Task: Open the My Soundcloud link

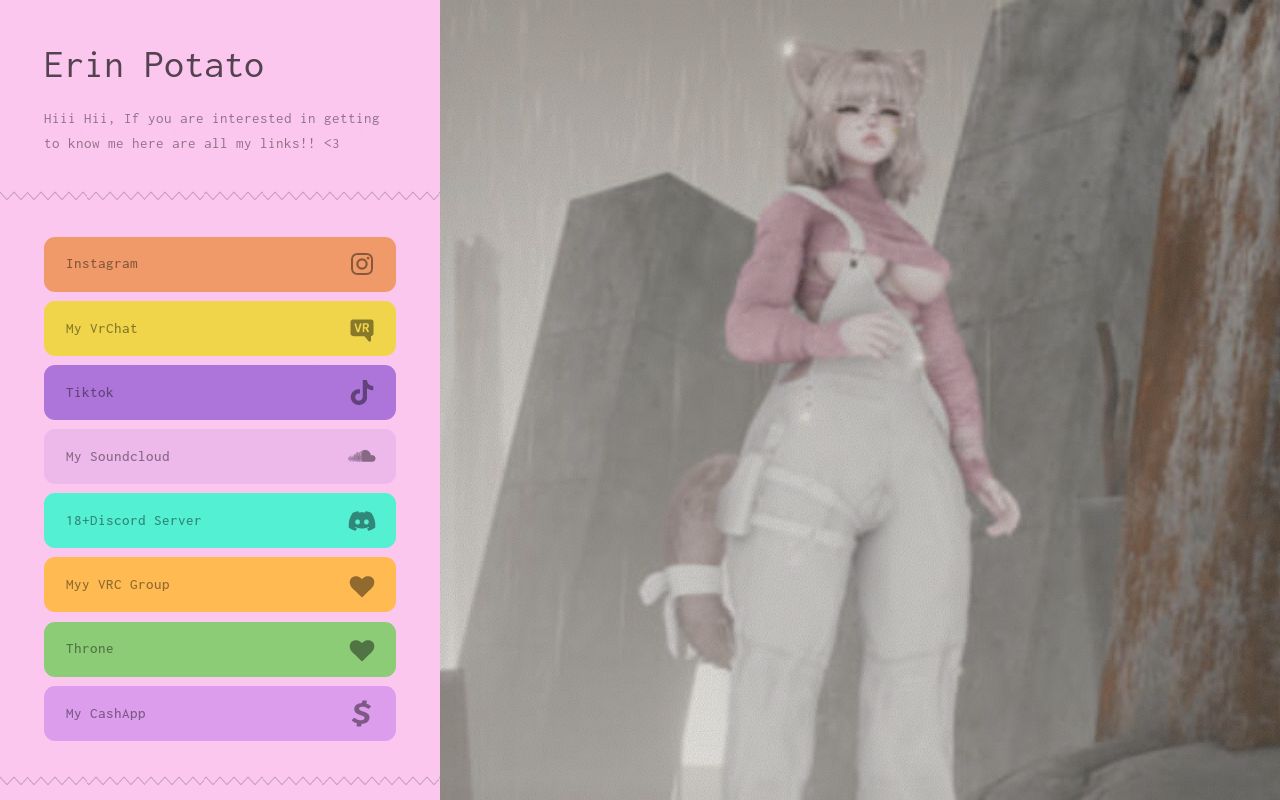Action: point(180,456)
